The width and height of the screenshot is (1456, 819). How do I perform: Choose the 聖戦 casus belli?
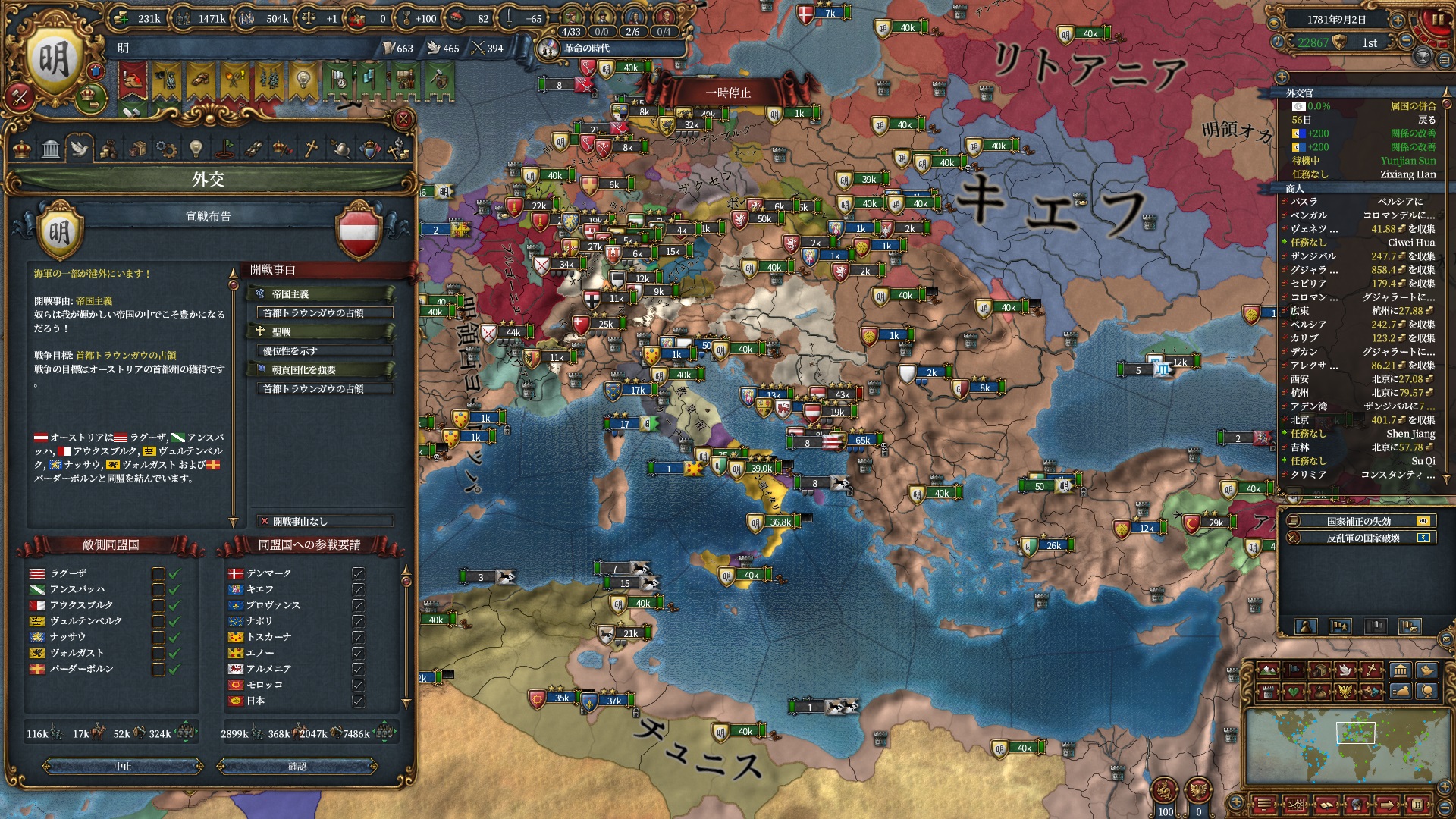pos(320,331)
